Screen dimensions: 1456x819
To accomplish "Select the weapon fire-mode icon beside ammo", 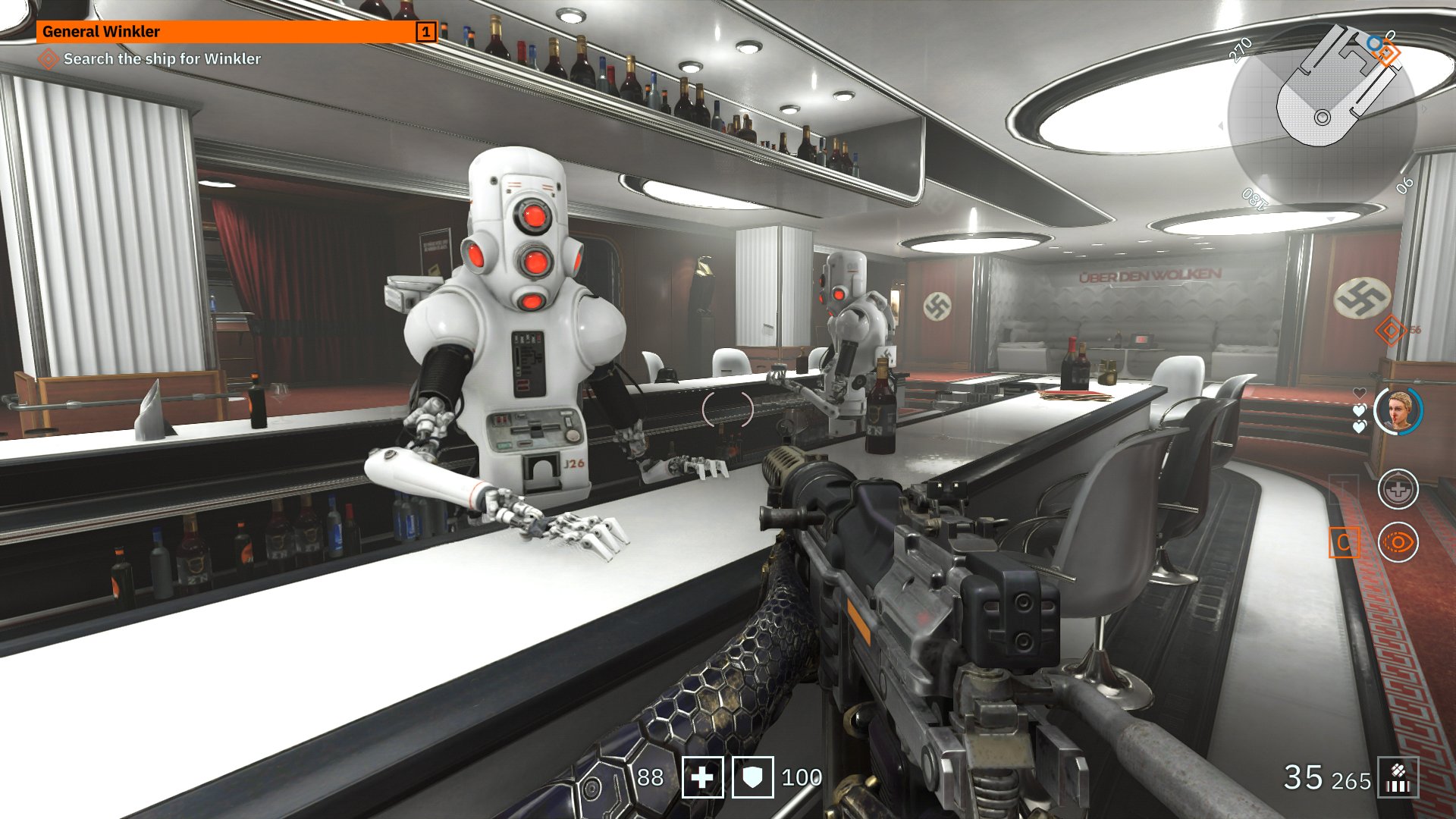I will click(x=1398, y=778).
